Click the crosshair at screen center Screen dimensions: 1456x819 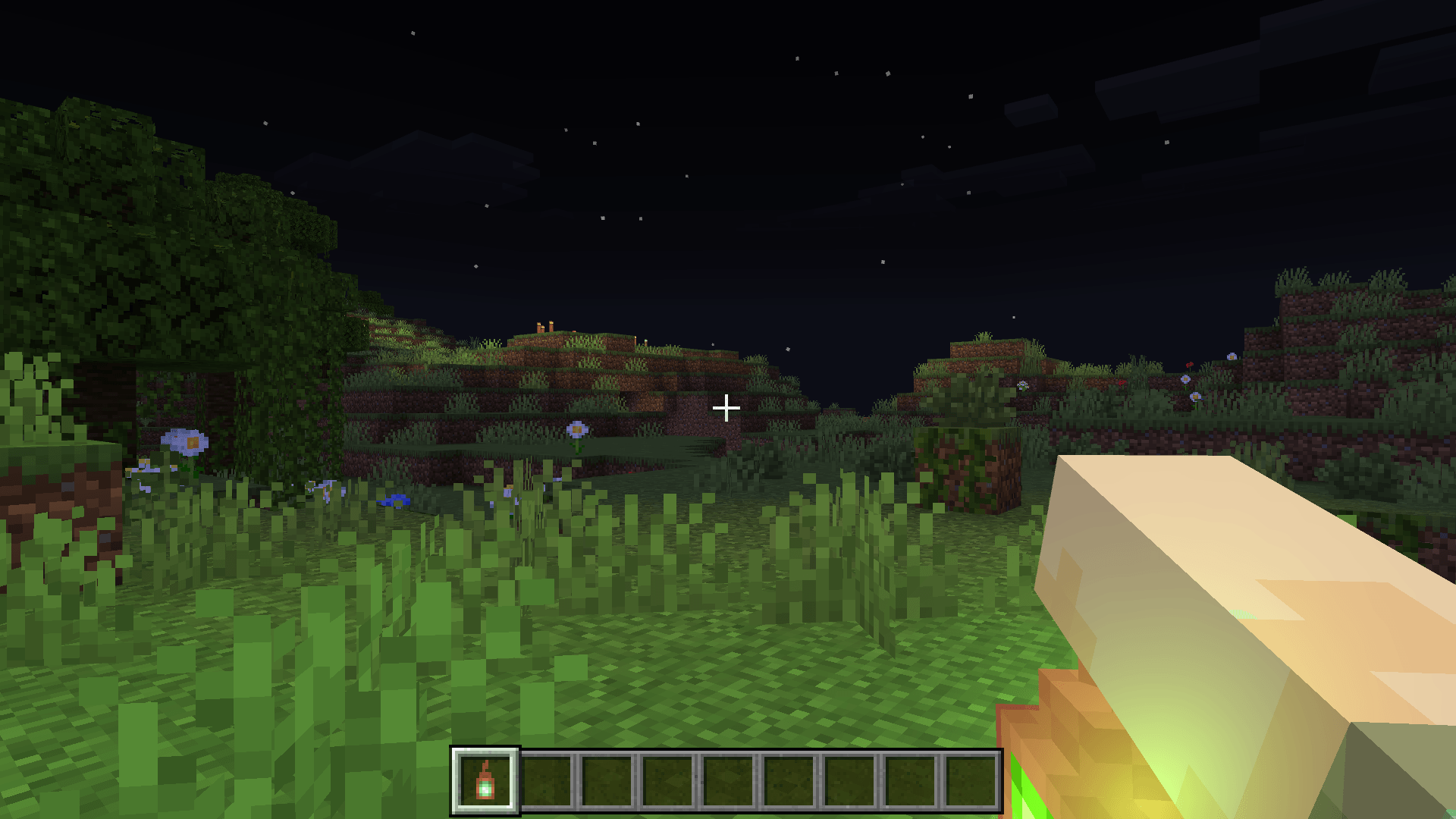pos(726,408)
